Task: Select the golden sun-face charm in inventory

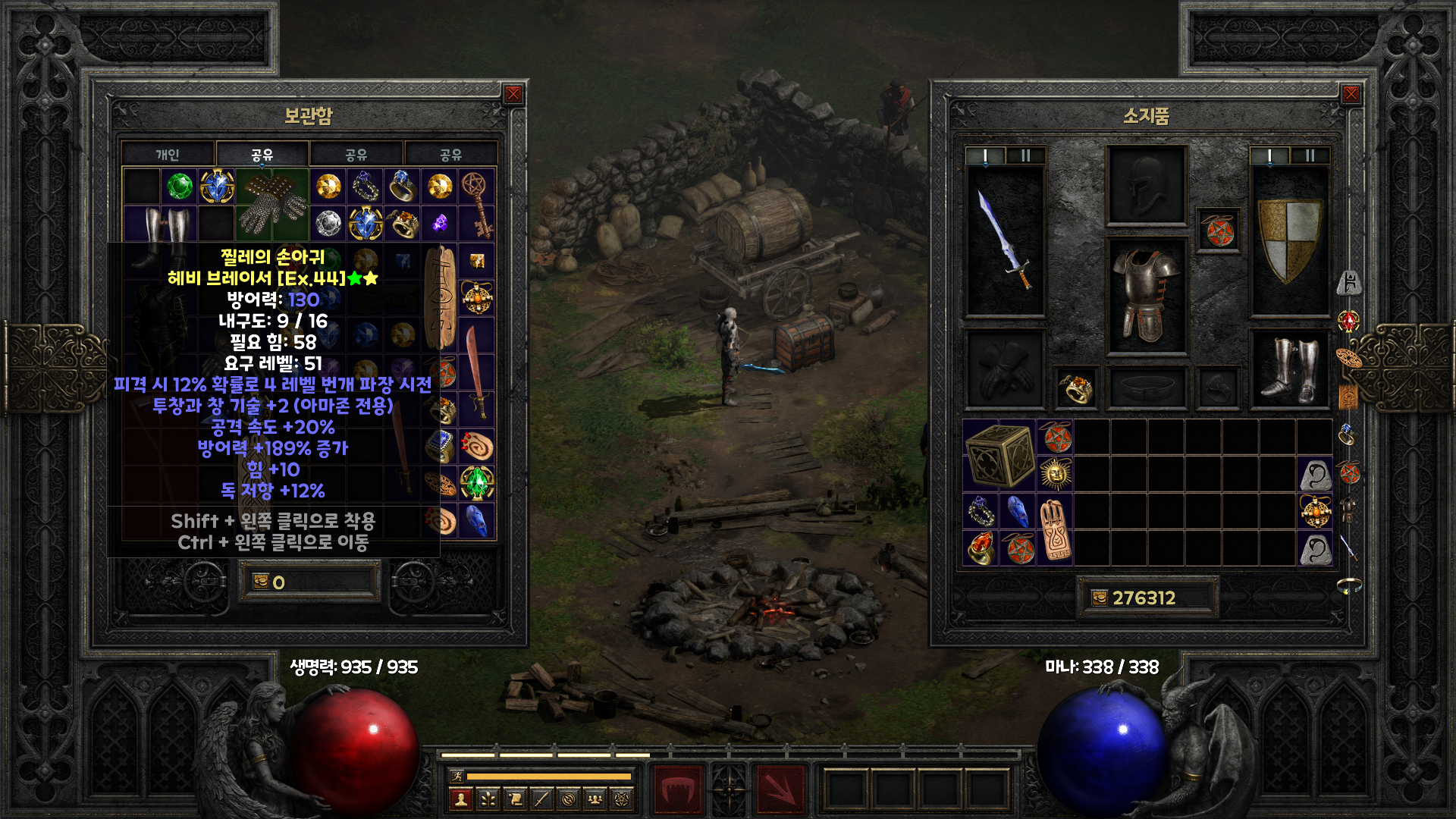Action: 1055,474
